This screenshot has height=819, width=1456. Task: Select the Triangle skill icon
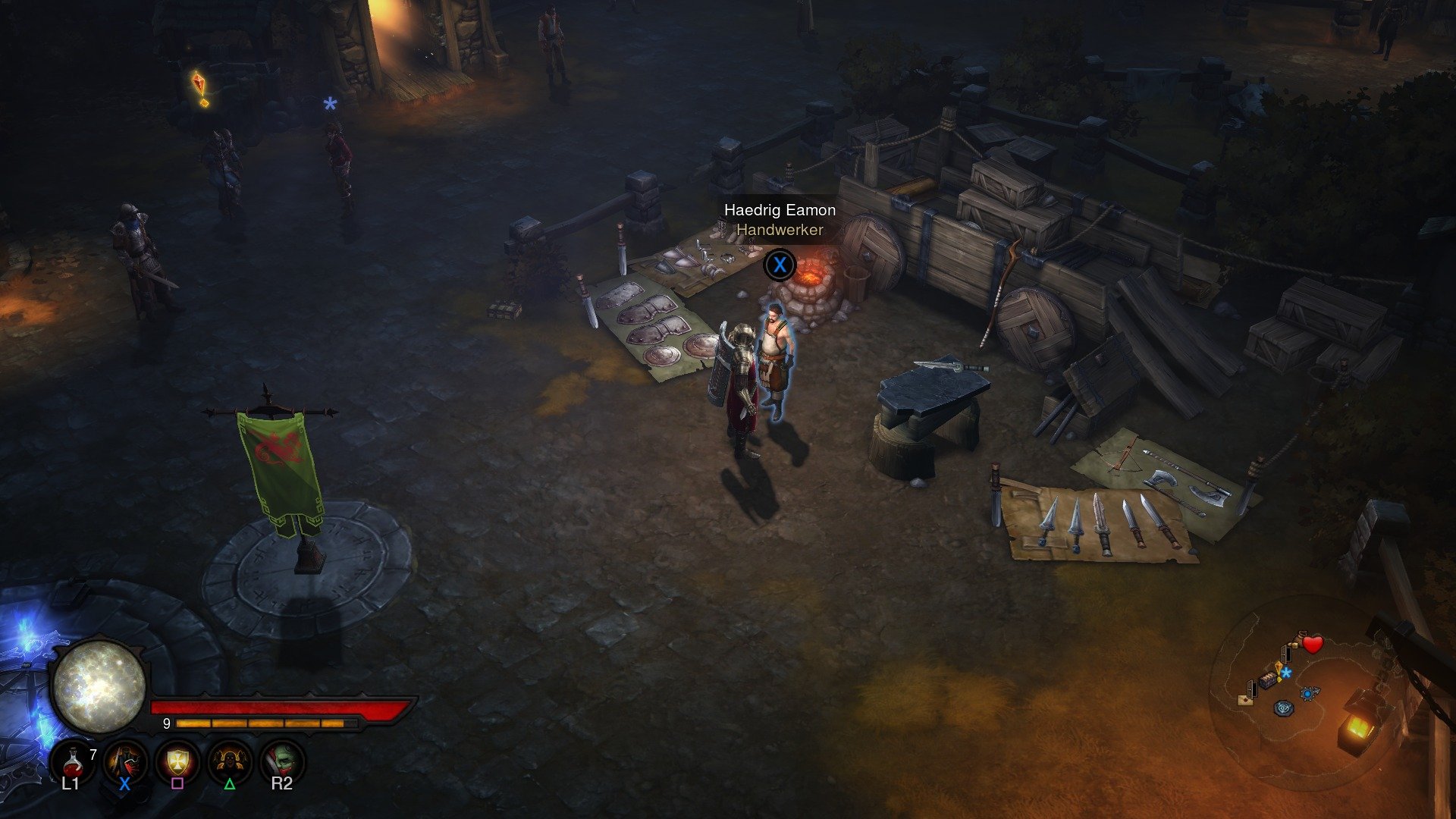click(x=231, y=761)
